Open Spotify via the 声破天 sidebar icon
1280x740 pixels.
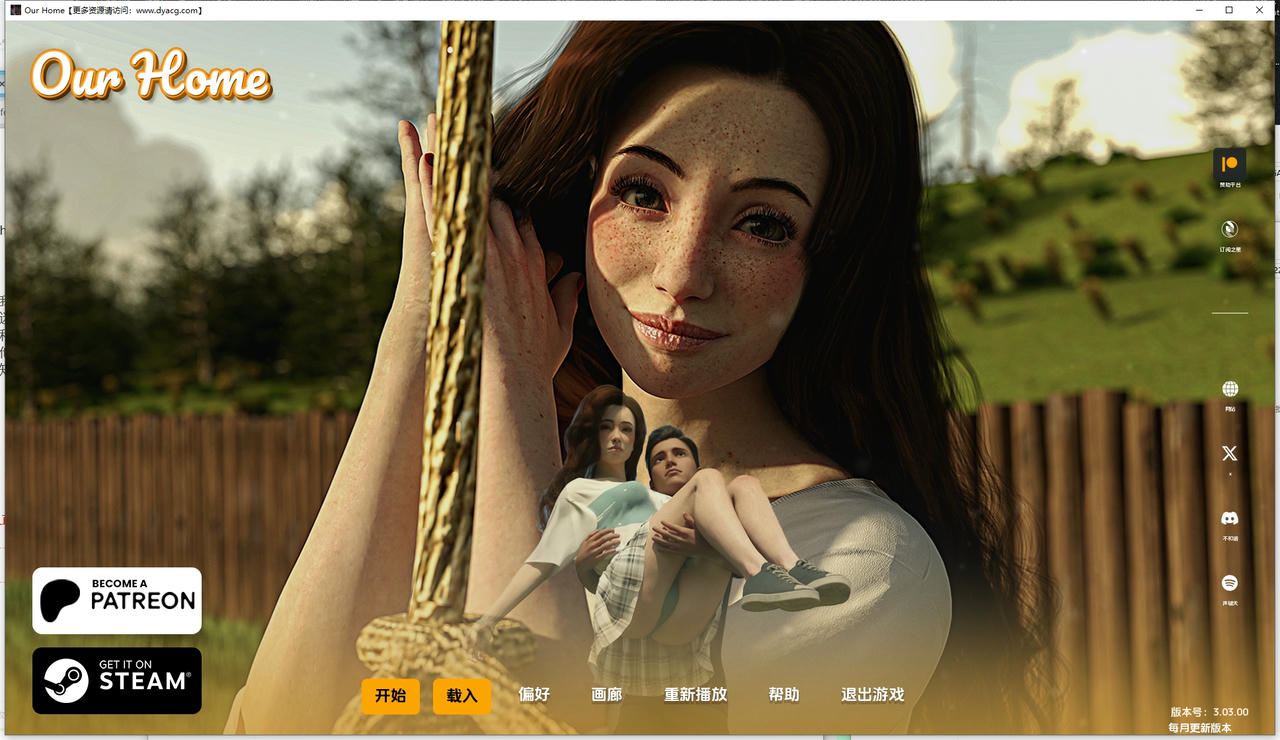point(1229,583)
